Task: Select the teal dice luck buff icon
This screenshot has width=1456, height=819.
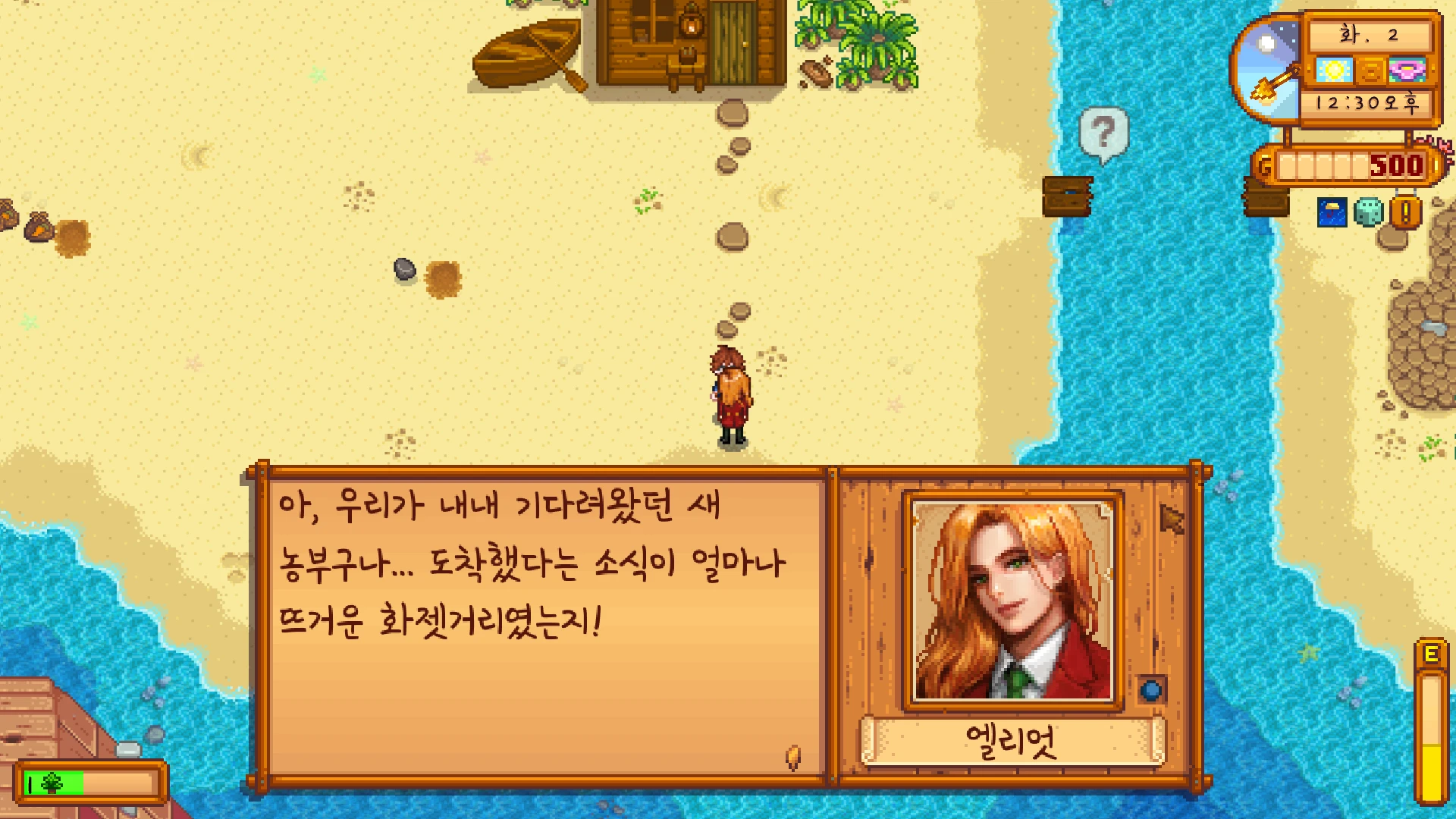Action: pos(1369,213)
